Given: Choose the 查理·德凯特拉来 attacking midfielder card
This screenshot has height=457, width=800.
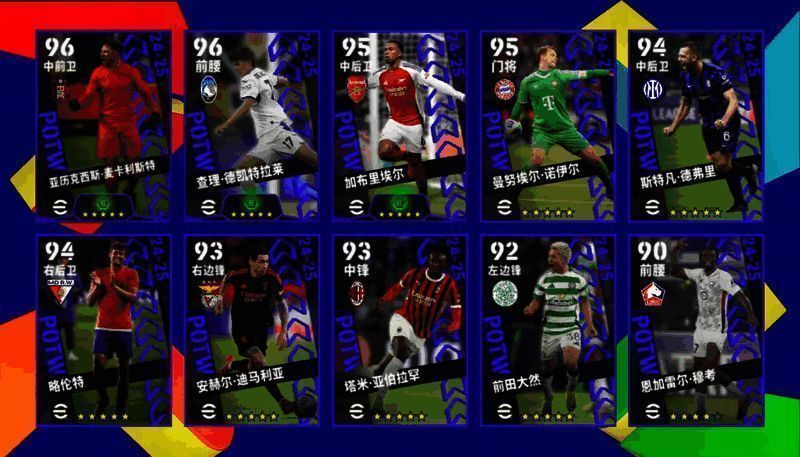Looking at the screenshot, I should pyautogui.click(x=250, y=125).
